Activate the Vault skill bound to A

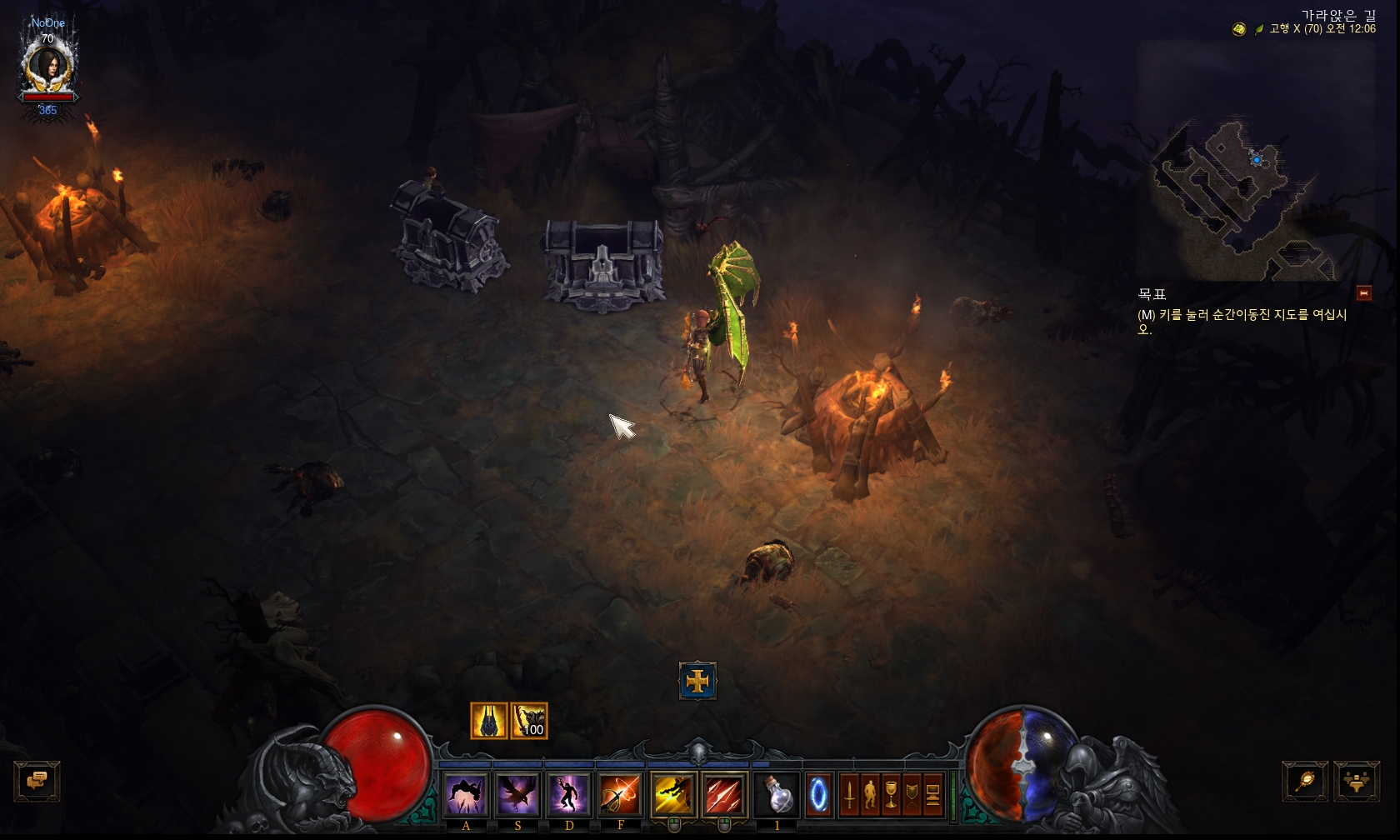click(x=466, y=793)
